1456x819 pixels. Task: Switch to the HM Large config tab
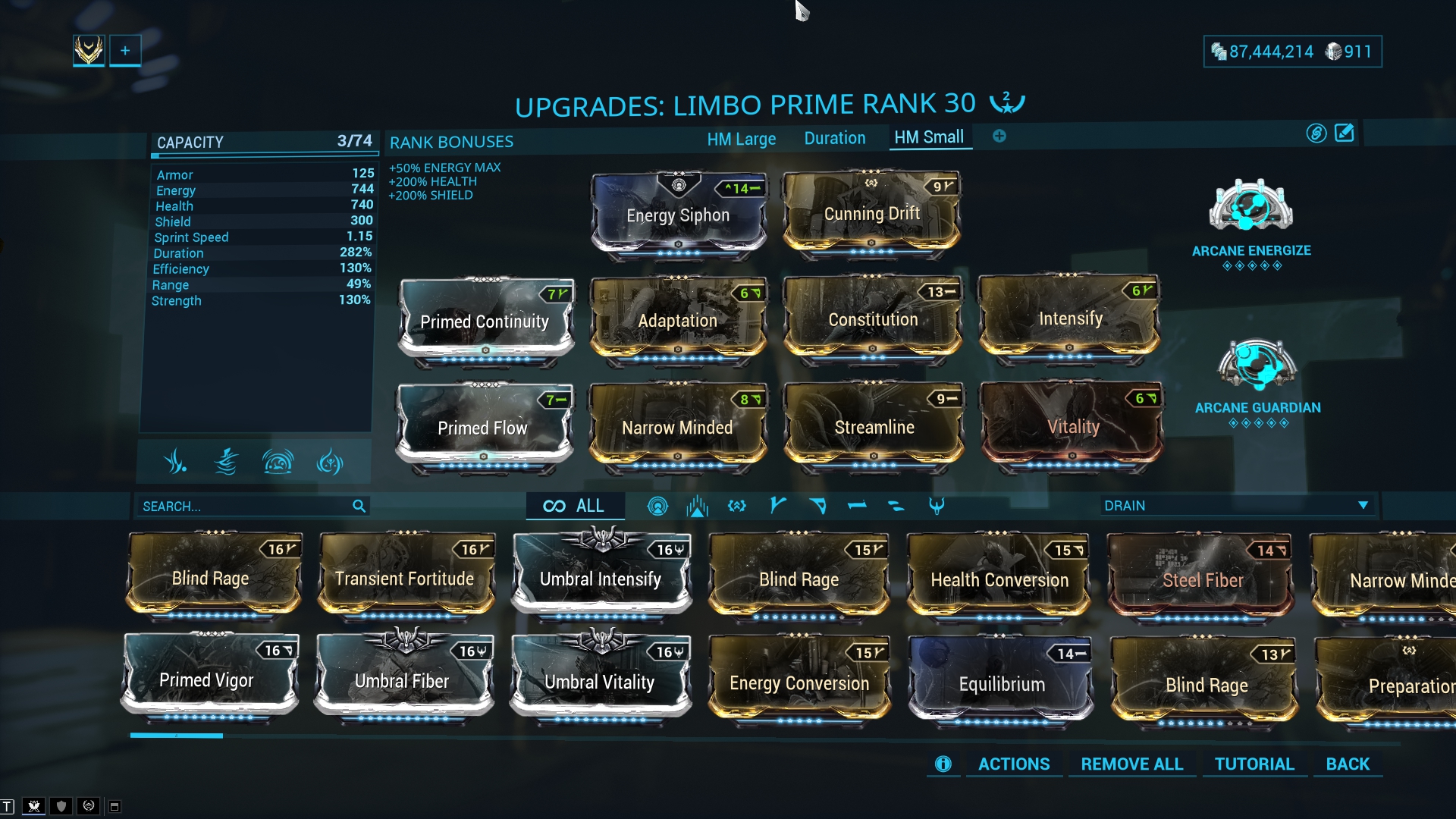coord(741,139)
